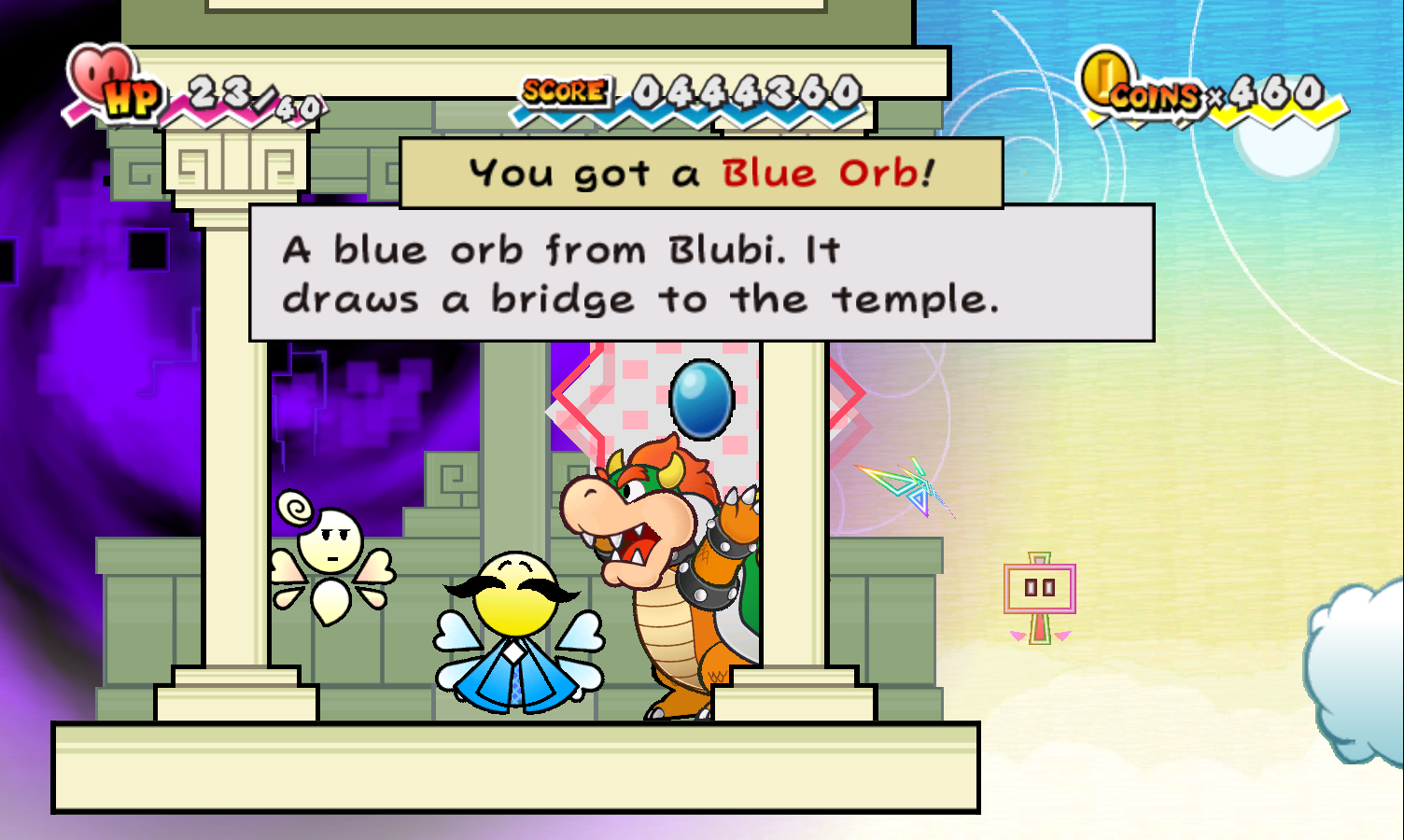The height and width of the screenshot is (840, 1404).
Task: Expand the 'You got a Blue Orb!' banner
Action: coord(700,172)
